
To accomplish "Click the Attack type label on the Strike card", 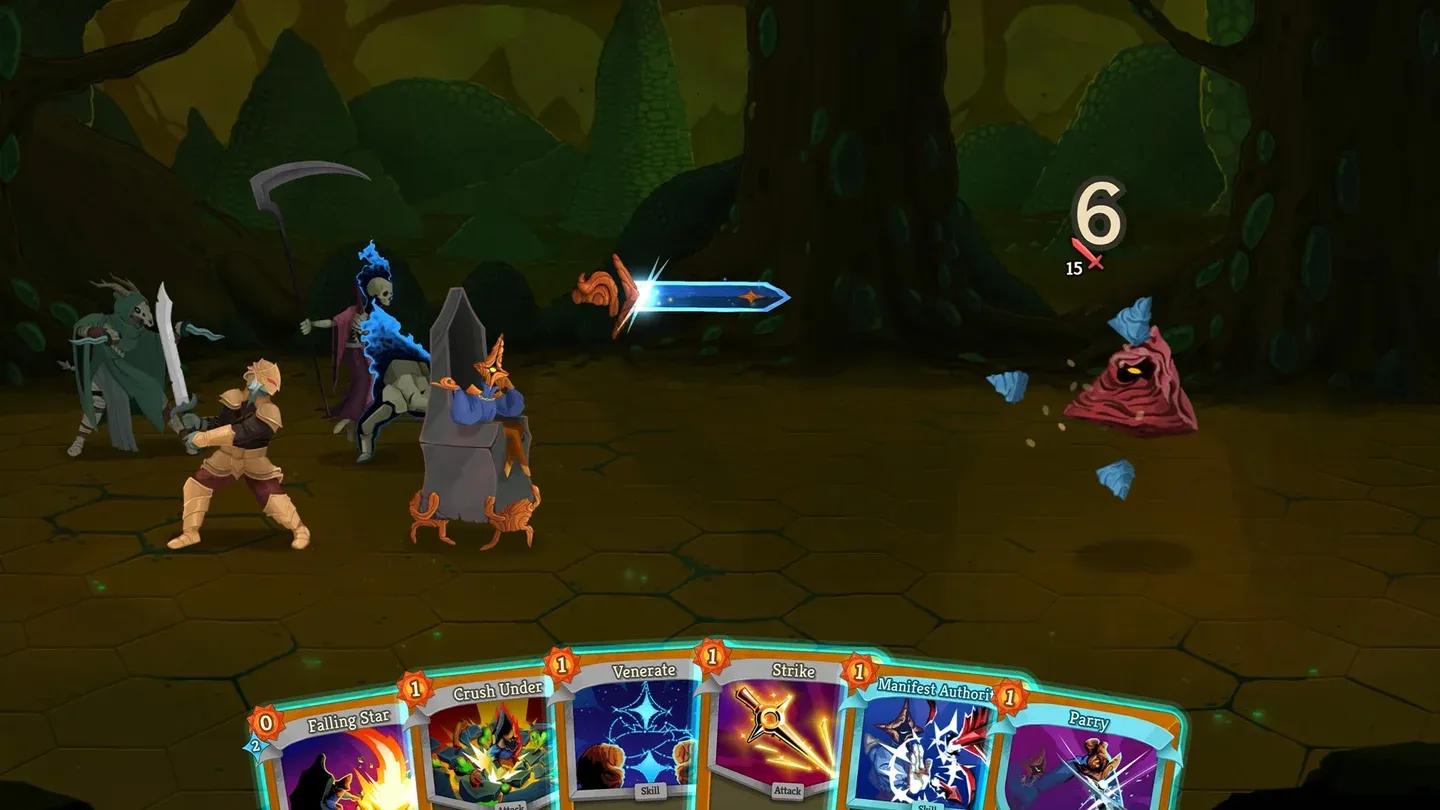I will pyautogui.click(x=790, y=789).
